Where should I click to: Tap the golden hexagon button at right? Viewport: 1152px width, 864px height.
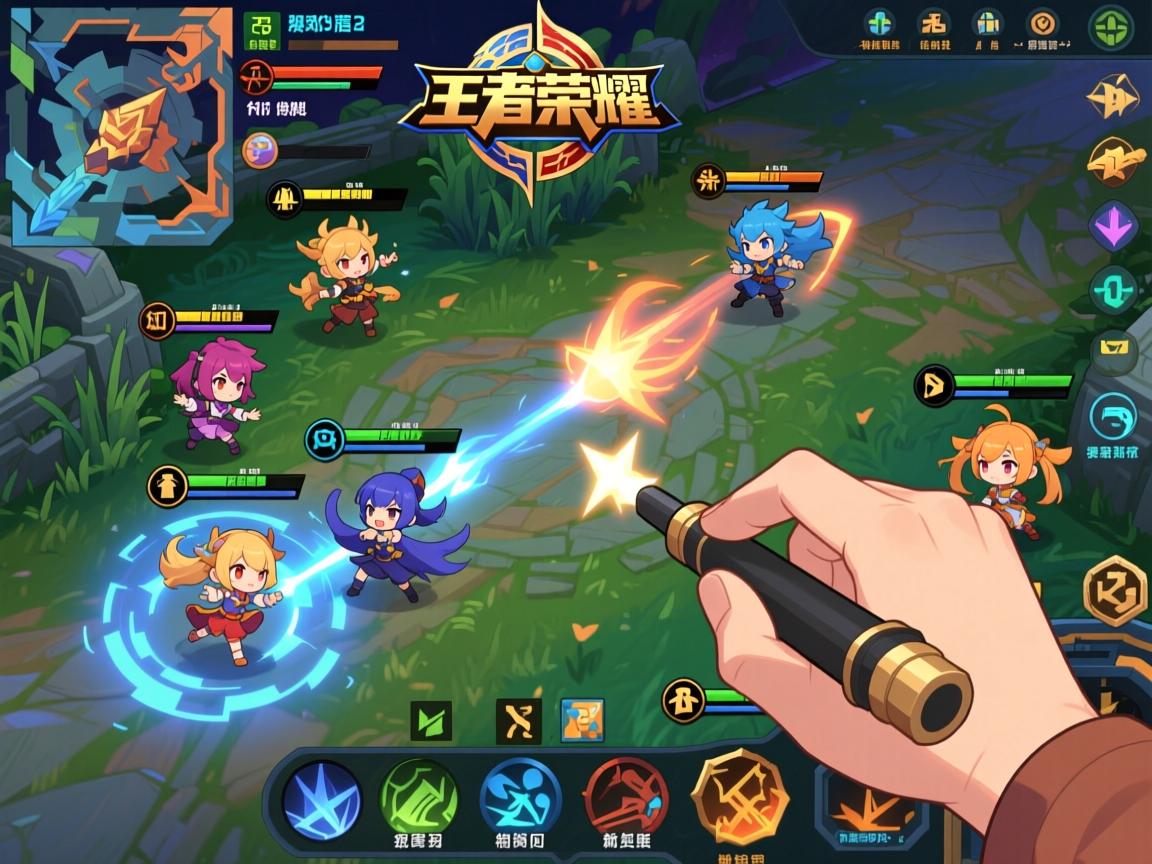click(1114, 590)
